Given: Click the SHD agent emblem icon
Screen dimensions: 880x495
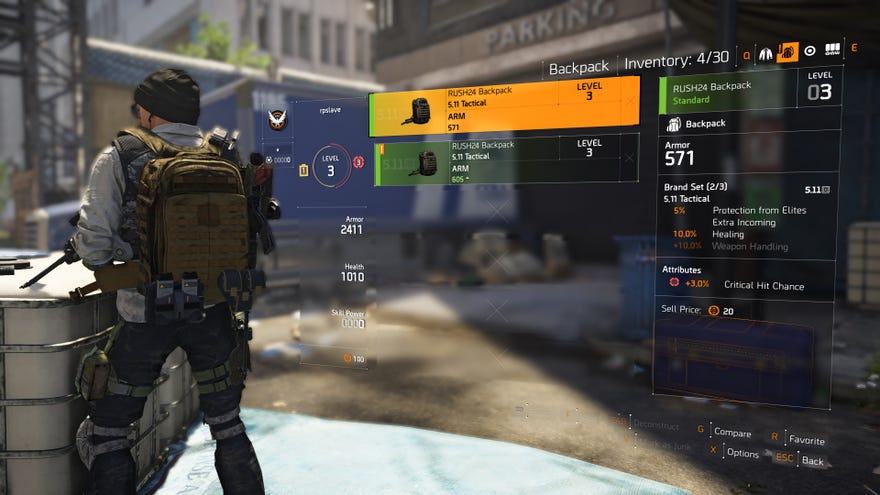Looking at the screenshot, I should point(279,121).
